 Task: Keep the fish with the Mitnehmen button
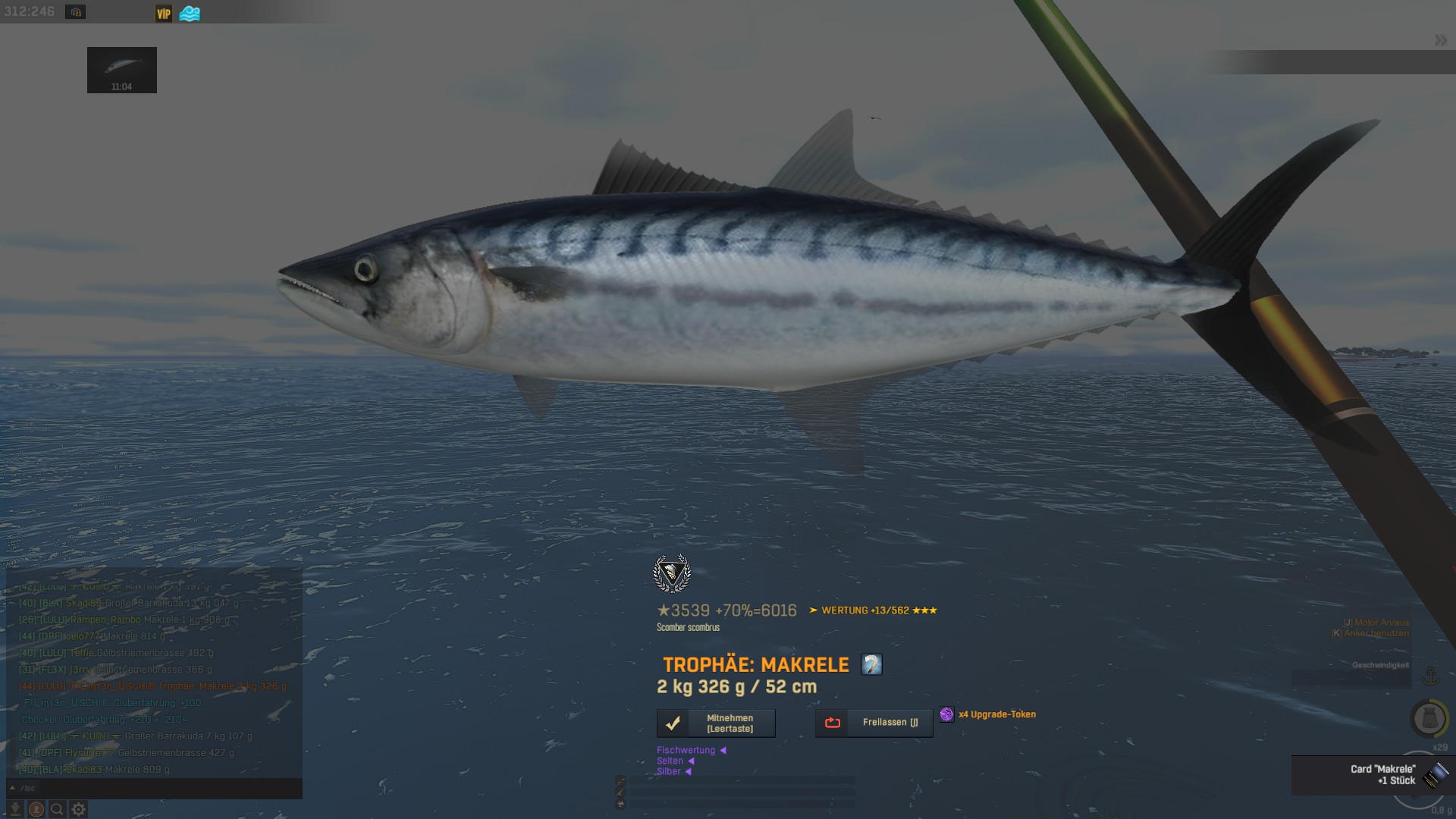[716, 723]
